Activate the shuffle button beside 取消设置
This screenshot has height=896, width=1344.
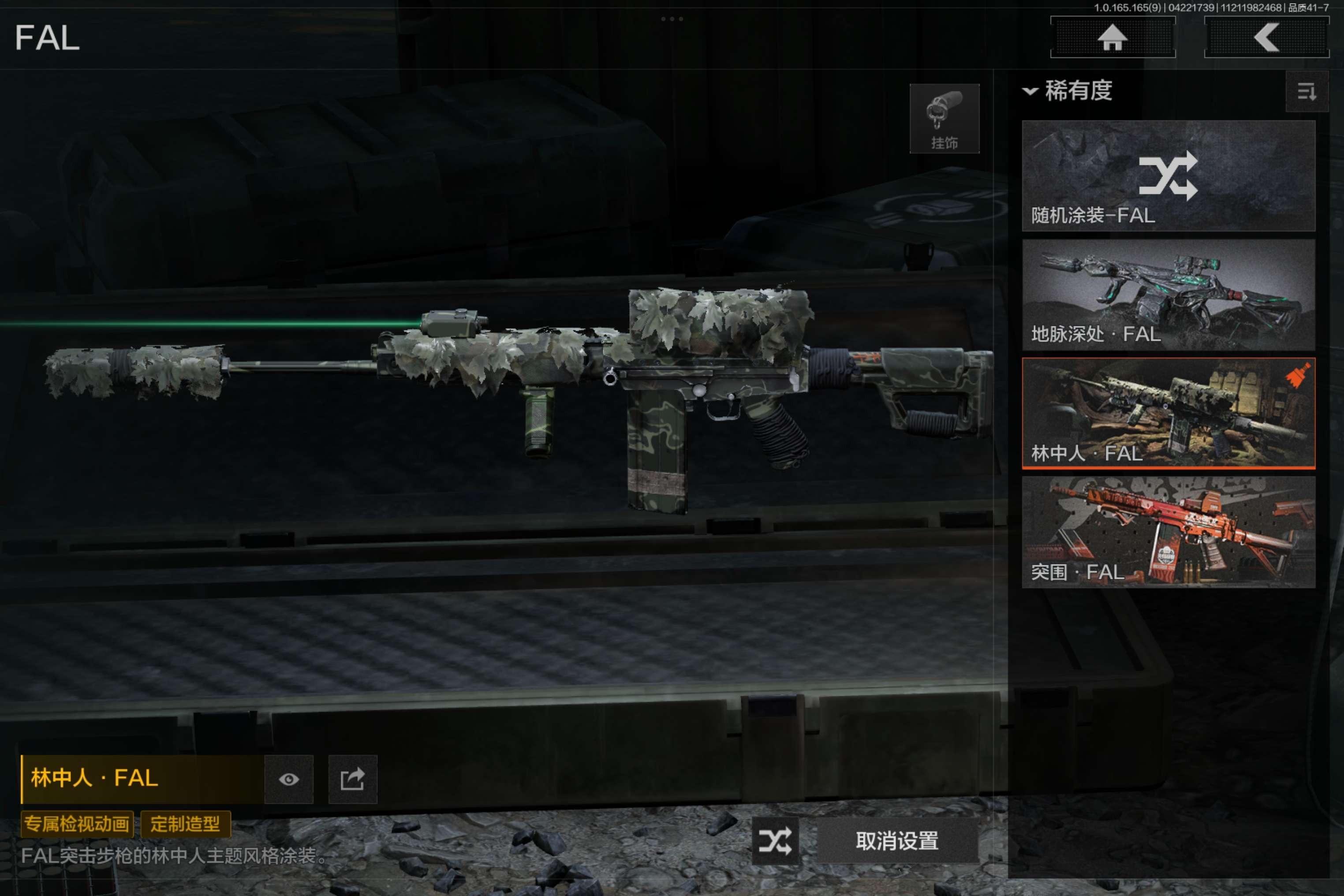coord(775,840)
